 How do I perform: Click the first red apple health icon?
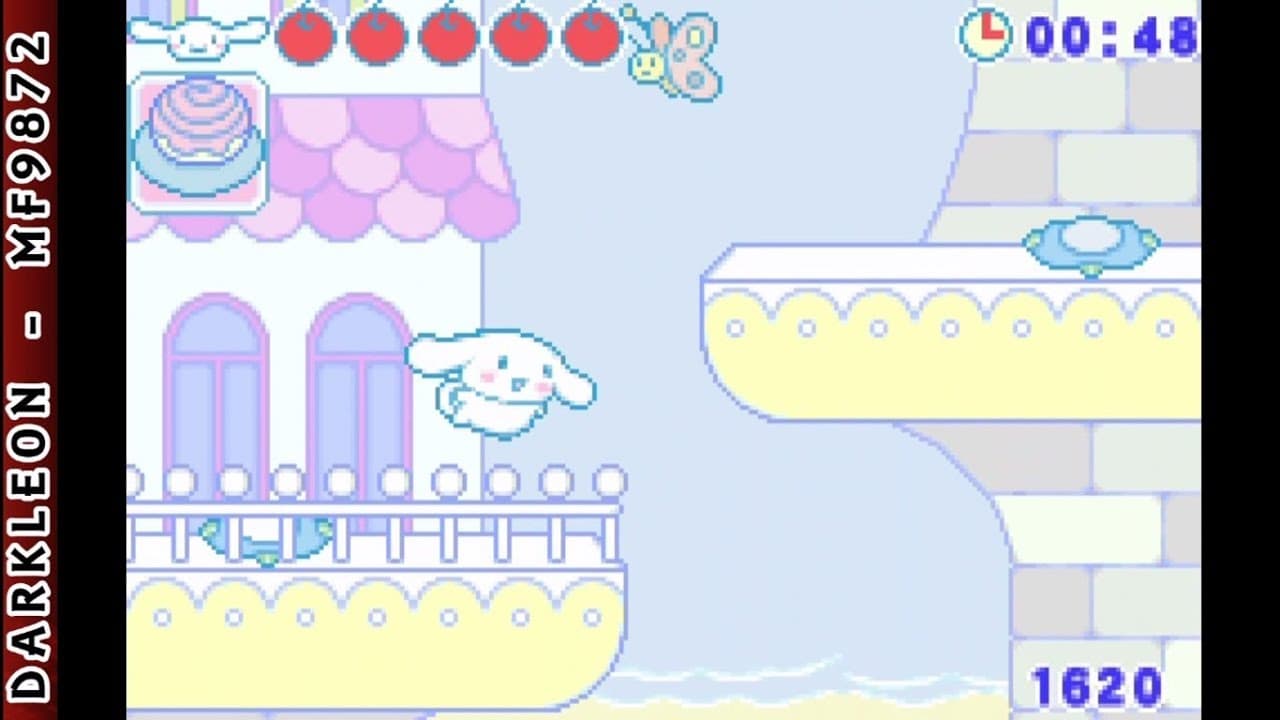pyautogui.click(x=305, y=35)
